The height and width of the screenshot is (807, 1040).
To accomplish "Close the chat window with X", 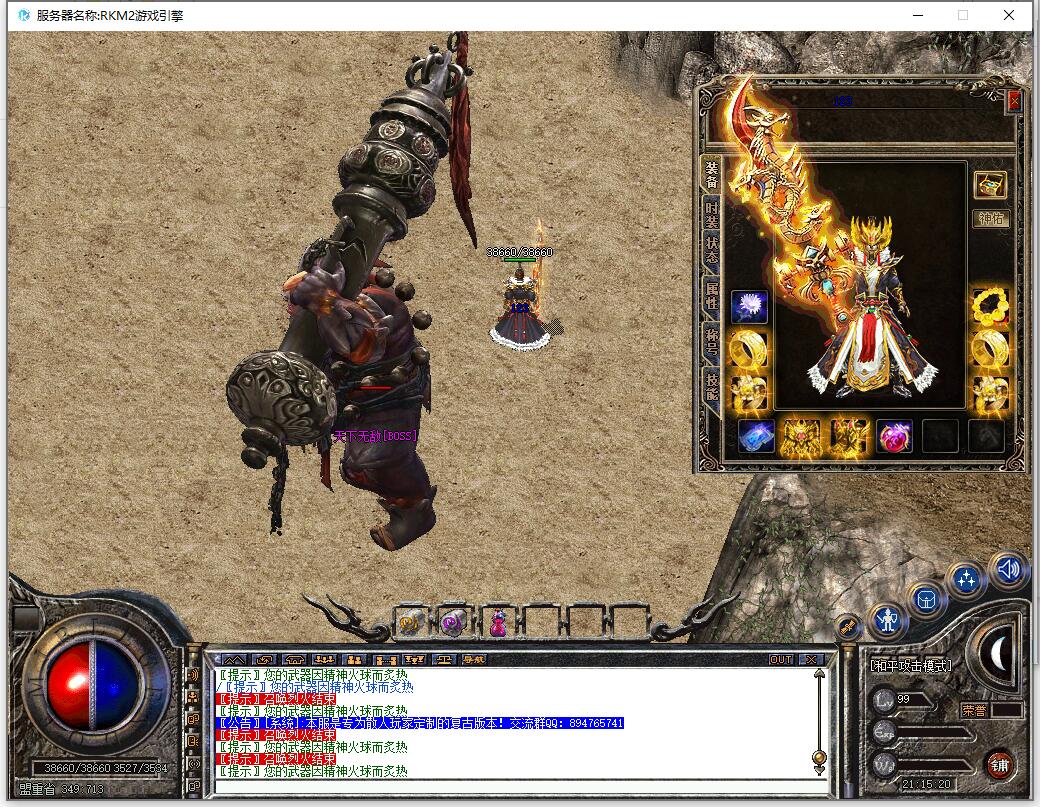I will tap(811, 659).
